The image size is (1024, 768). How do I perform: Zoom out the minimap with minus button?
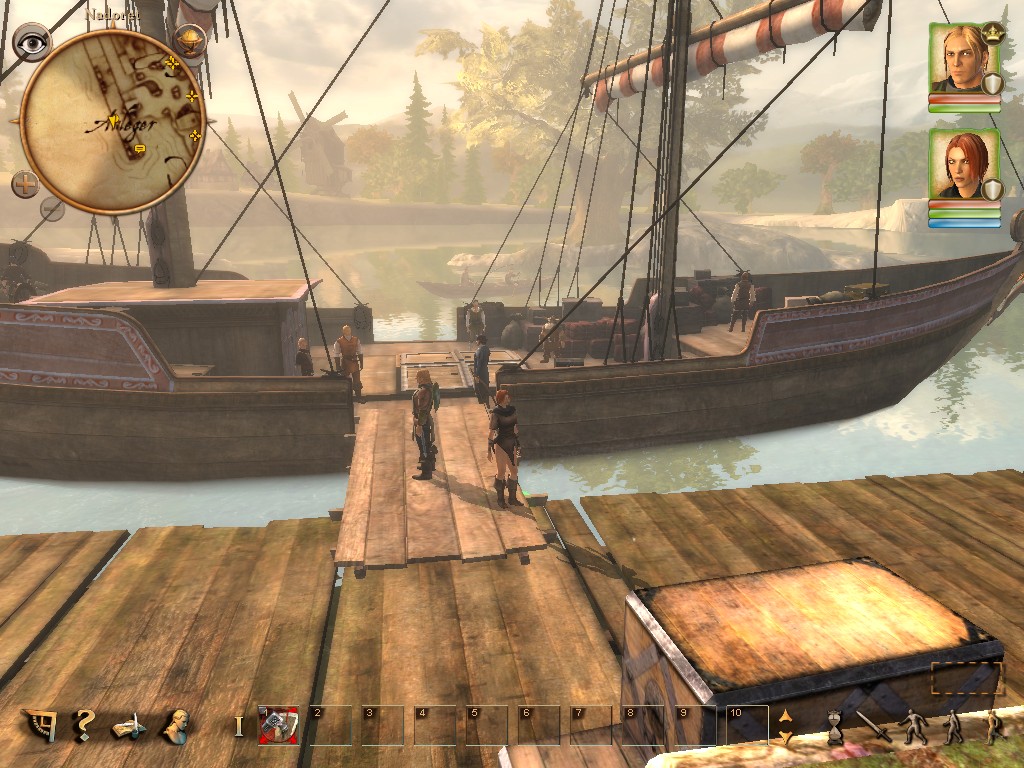[x=52, y=208]
